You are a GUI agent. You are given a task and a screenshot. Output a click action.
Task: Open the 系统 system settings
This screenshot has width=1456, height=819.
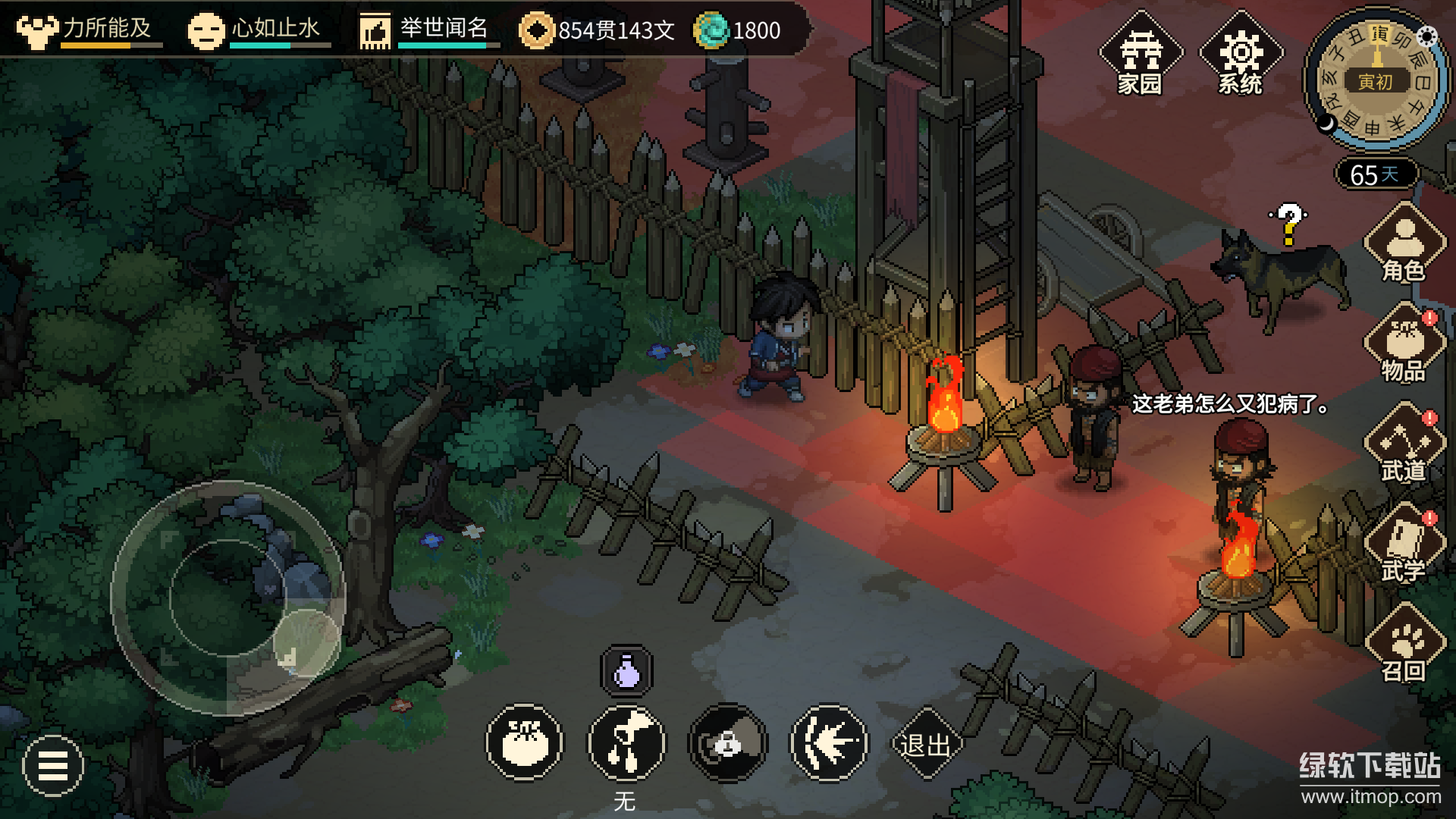pos(1241,56)
